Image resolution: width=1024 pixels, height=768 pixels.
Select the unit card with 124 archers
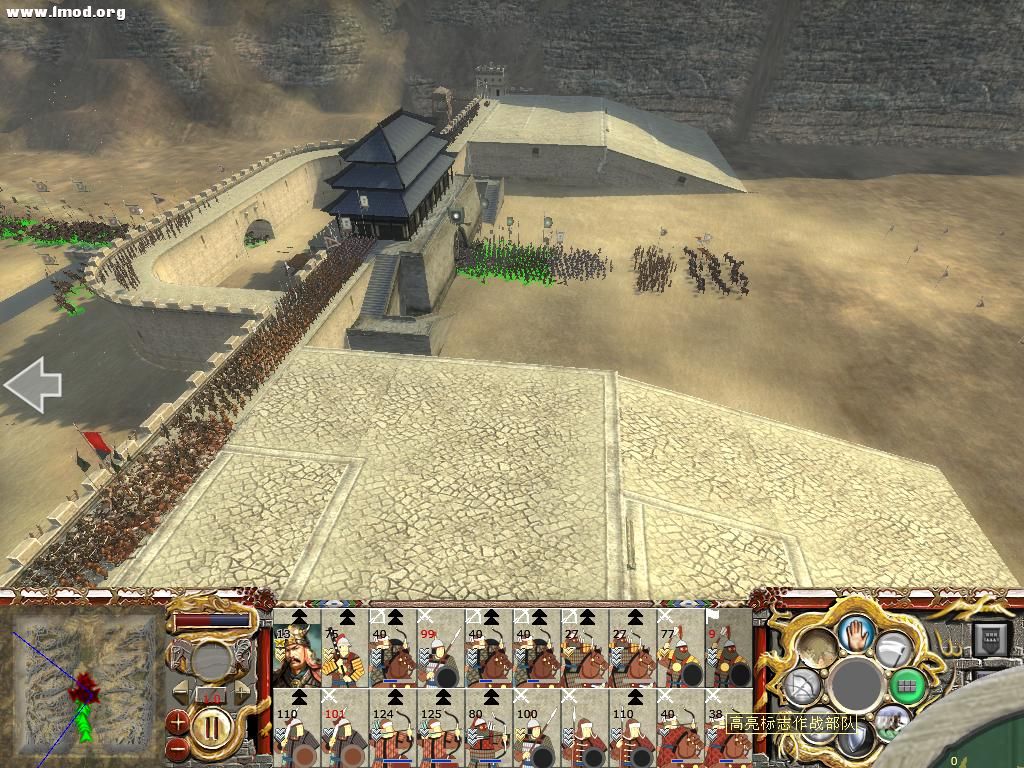[x=392, y=727]
